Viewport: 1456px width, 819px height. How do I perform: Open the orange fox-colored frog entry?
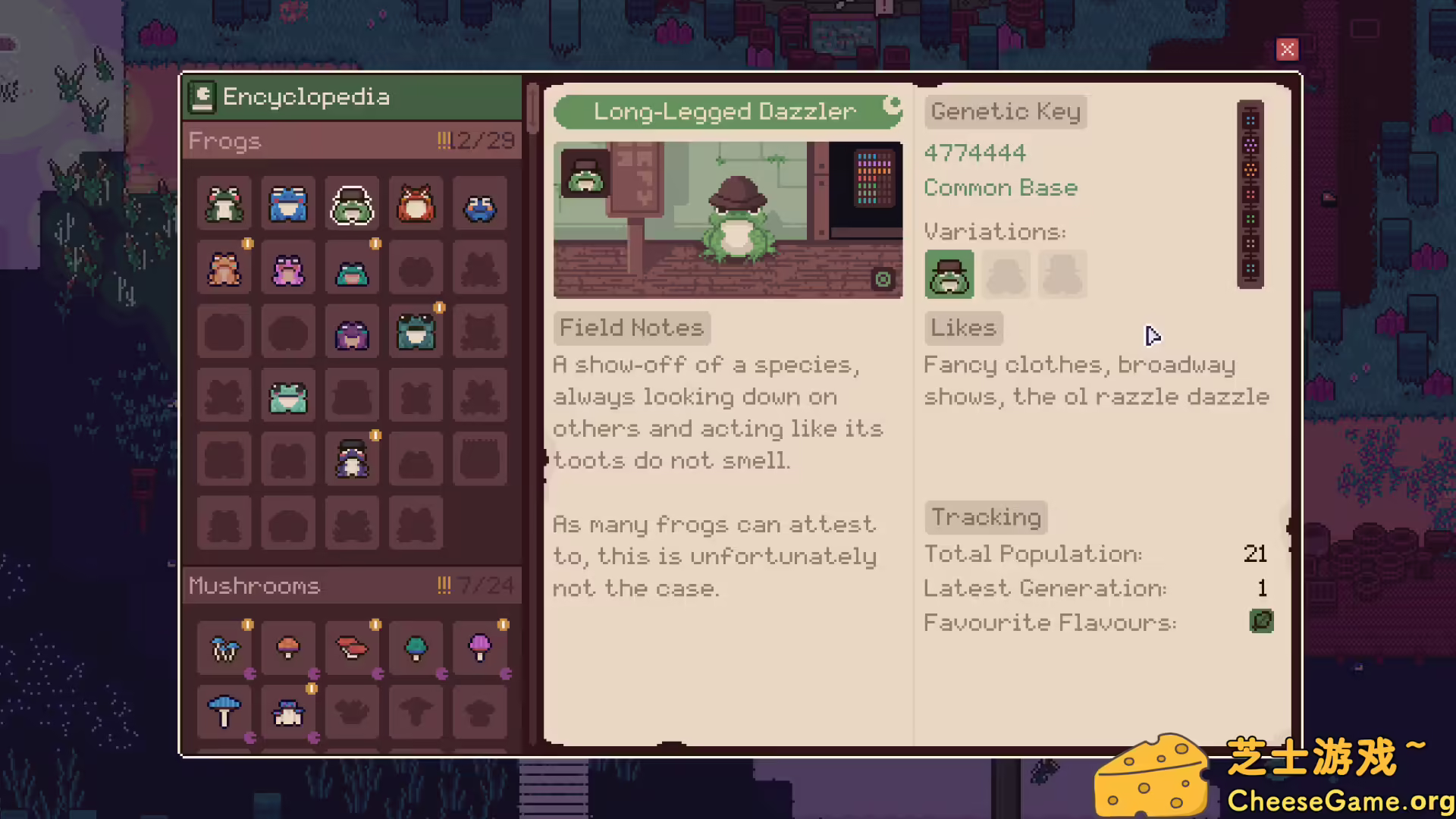(415, 205)
